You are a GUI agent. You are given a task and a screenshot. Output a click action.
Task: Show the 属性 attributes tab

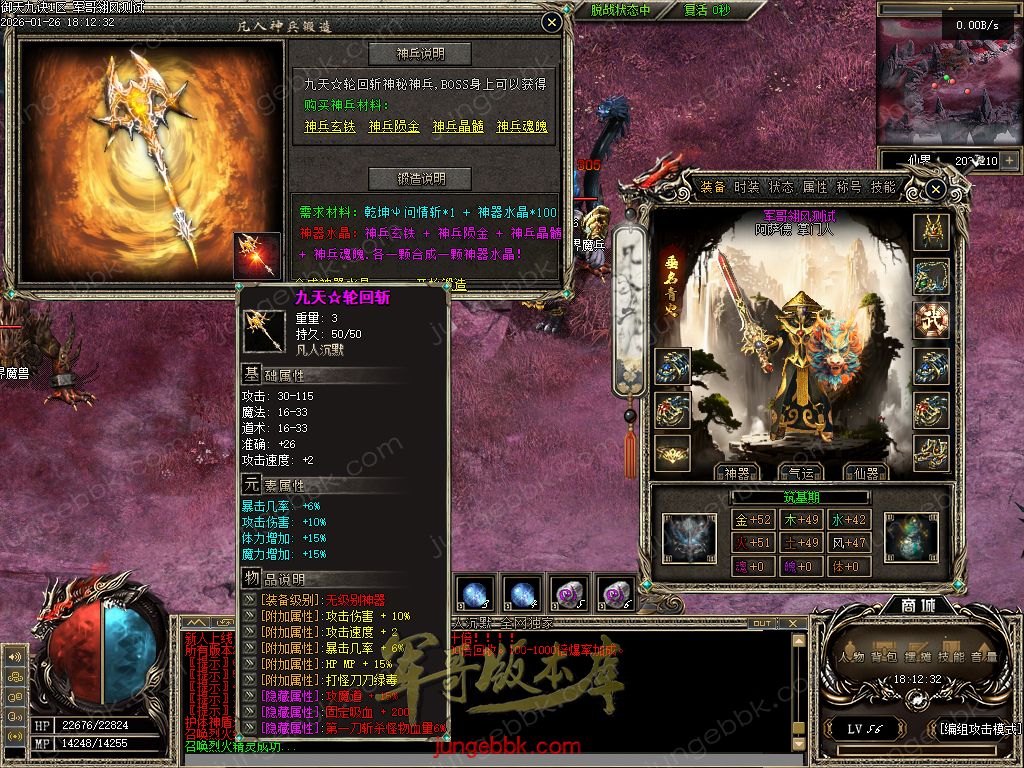click(x=815, y=188)
